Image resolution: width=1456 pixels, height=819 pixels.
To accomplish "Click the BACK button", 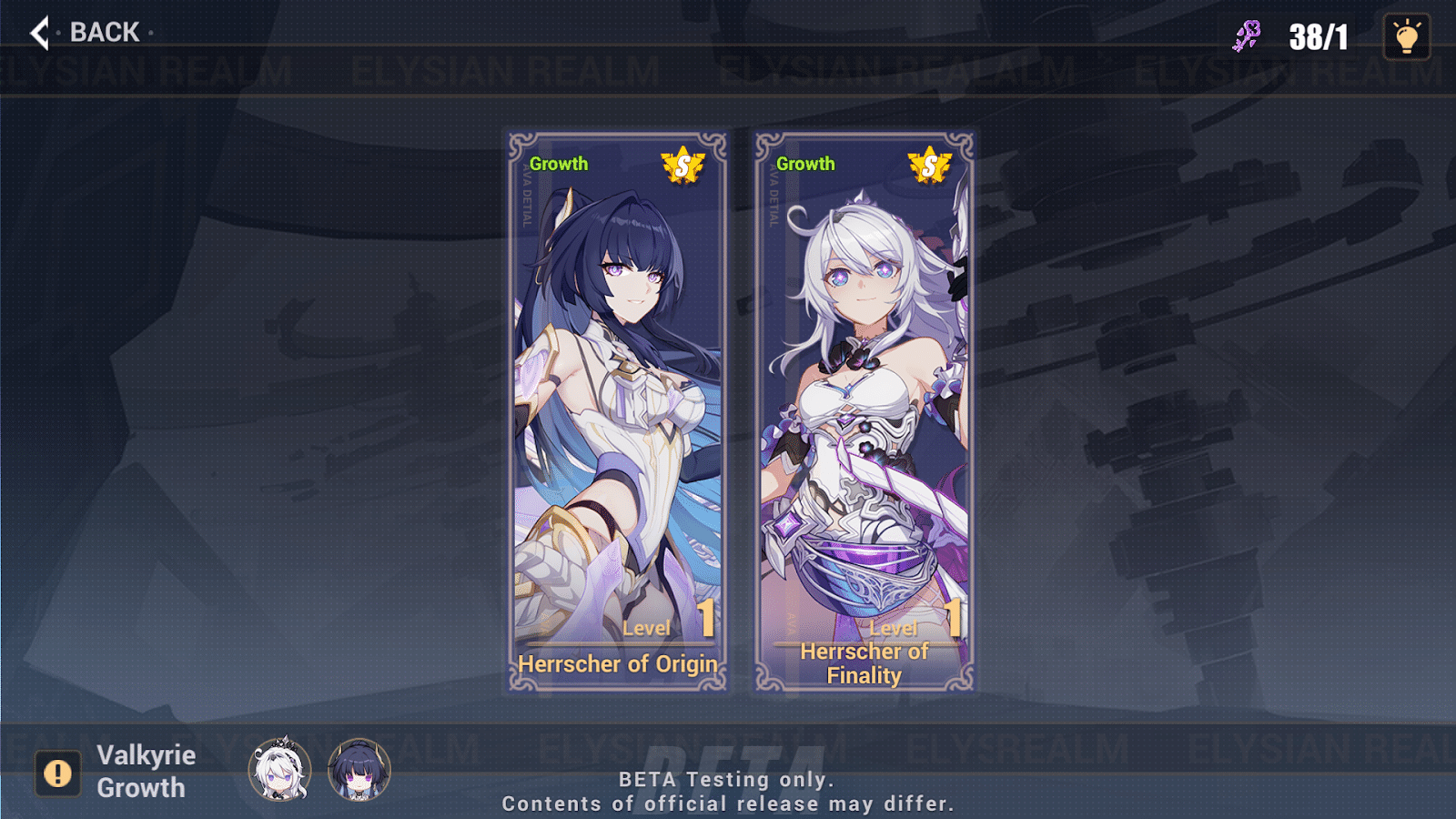I will coord(103,32).
